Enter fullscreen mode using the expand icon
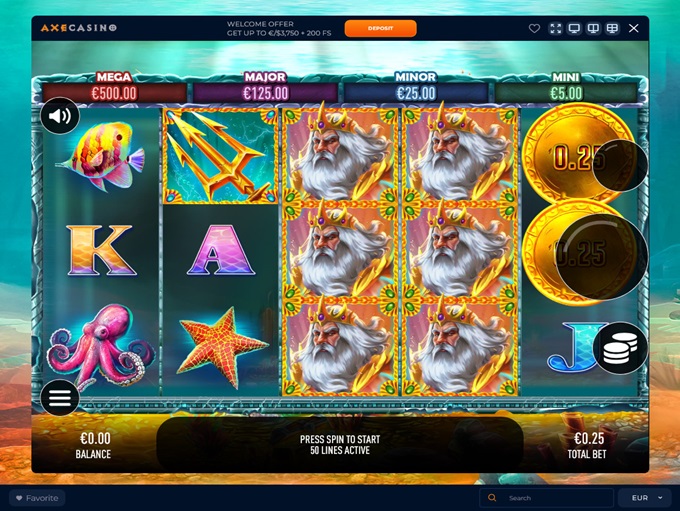The image size is (680, 511). point(556,28)
